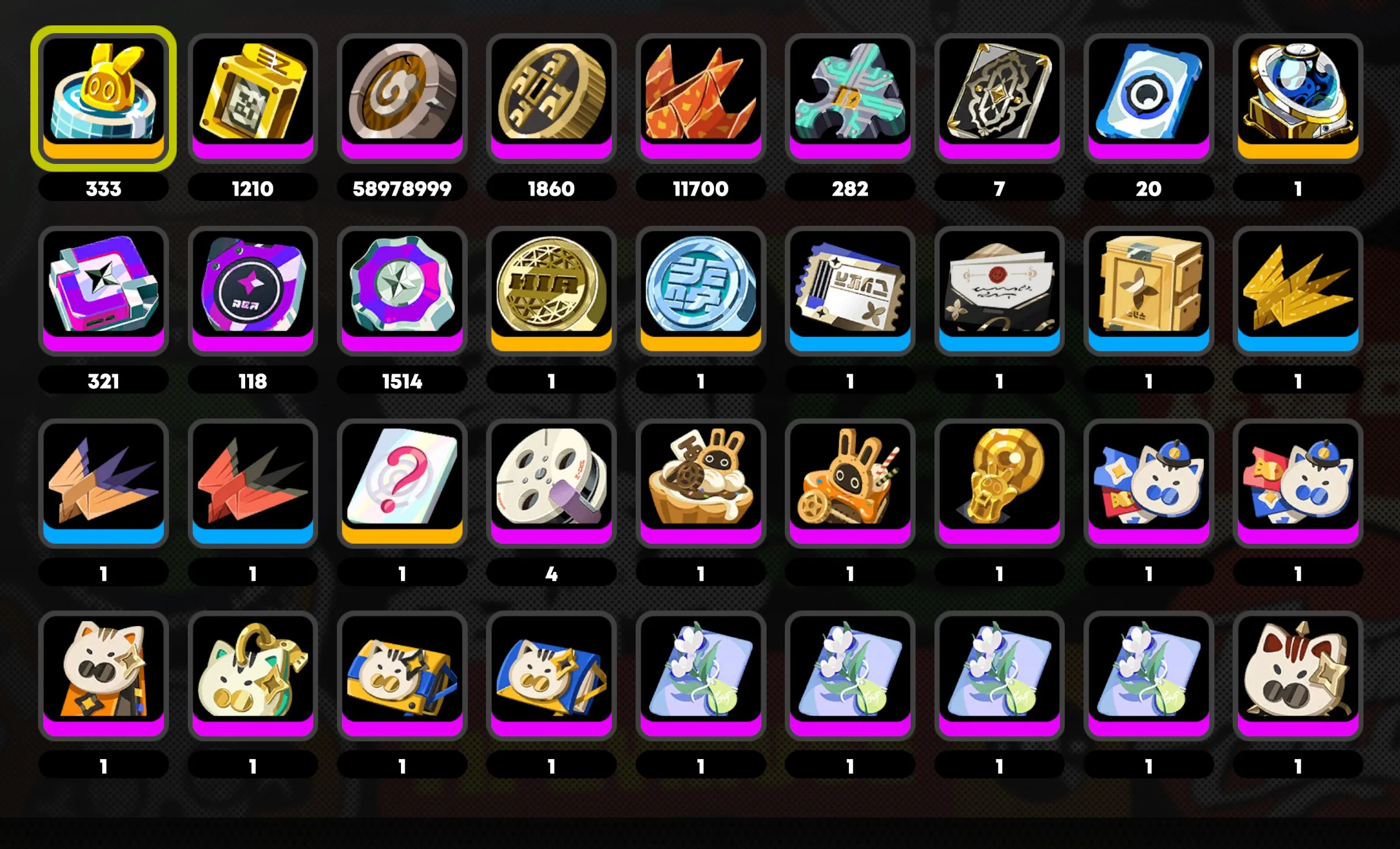Open the purple disc item numbered 118

pyautogui.click(x=253, y=290)
